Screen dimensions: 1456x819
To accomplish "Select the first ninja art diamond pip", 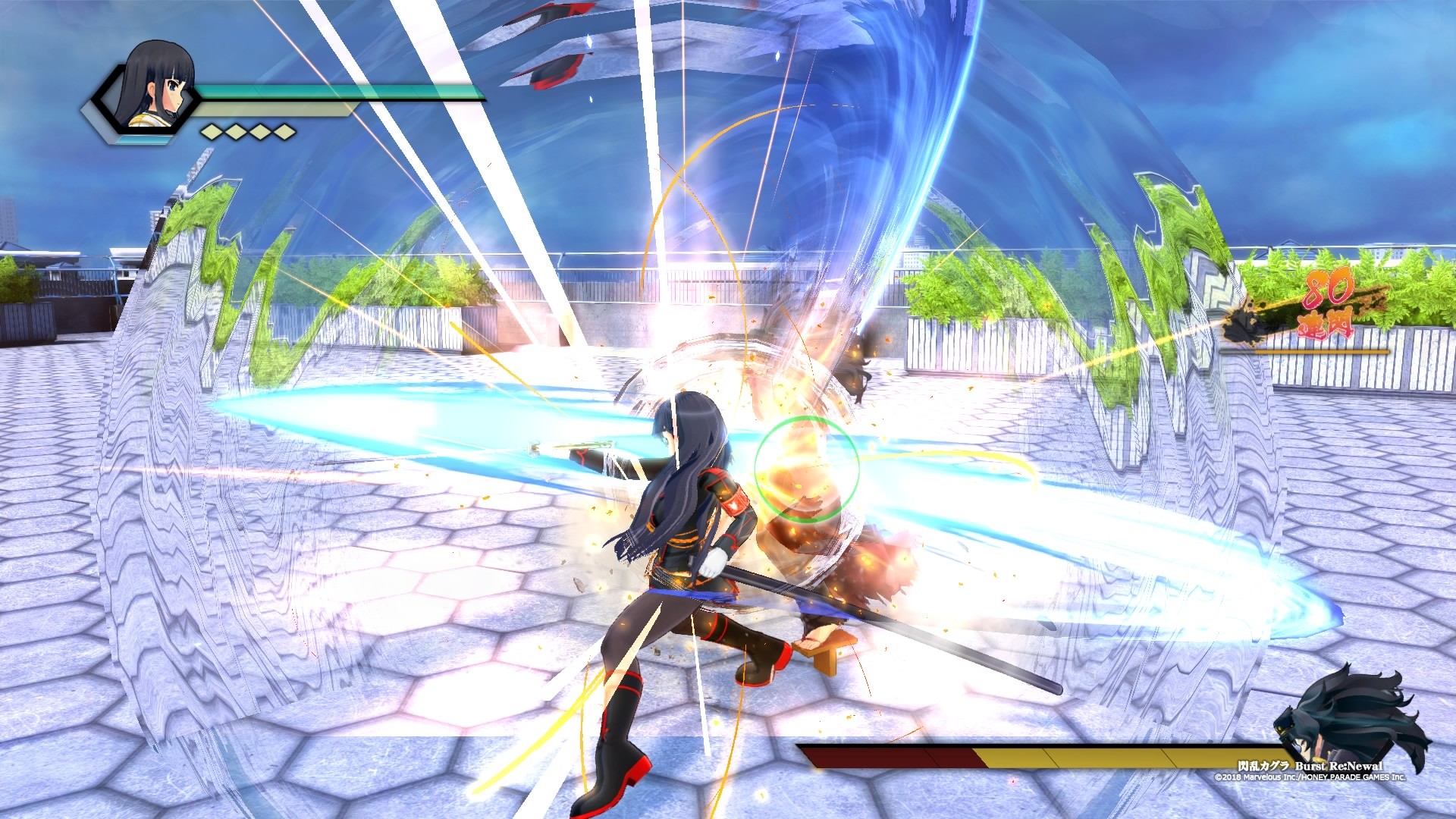I will click(x=213, y=133).
